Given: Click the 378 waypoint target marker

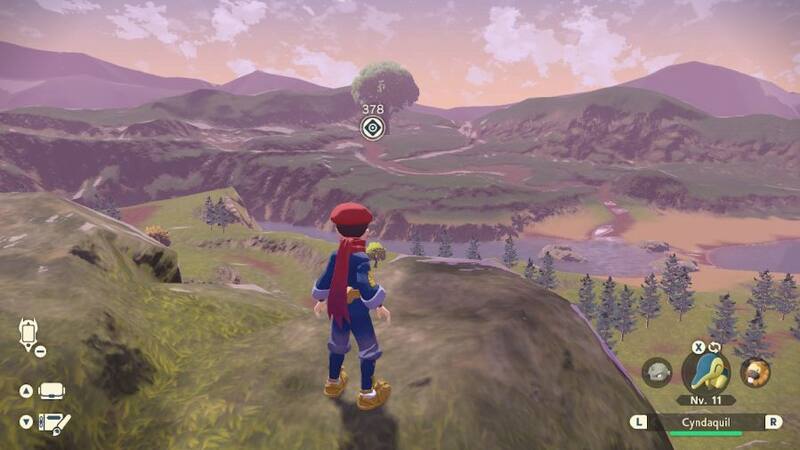Looking at the screenshot, I should pos(372,128).
